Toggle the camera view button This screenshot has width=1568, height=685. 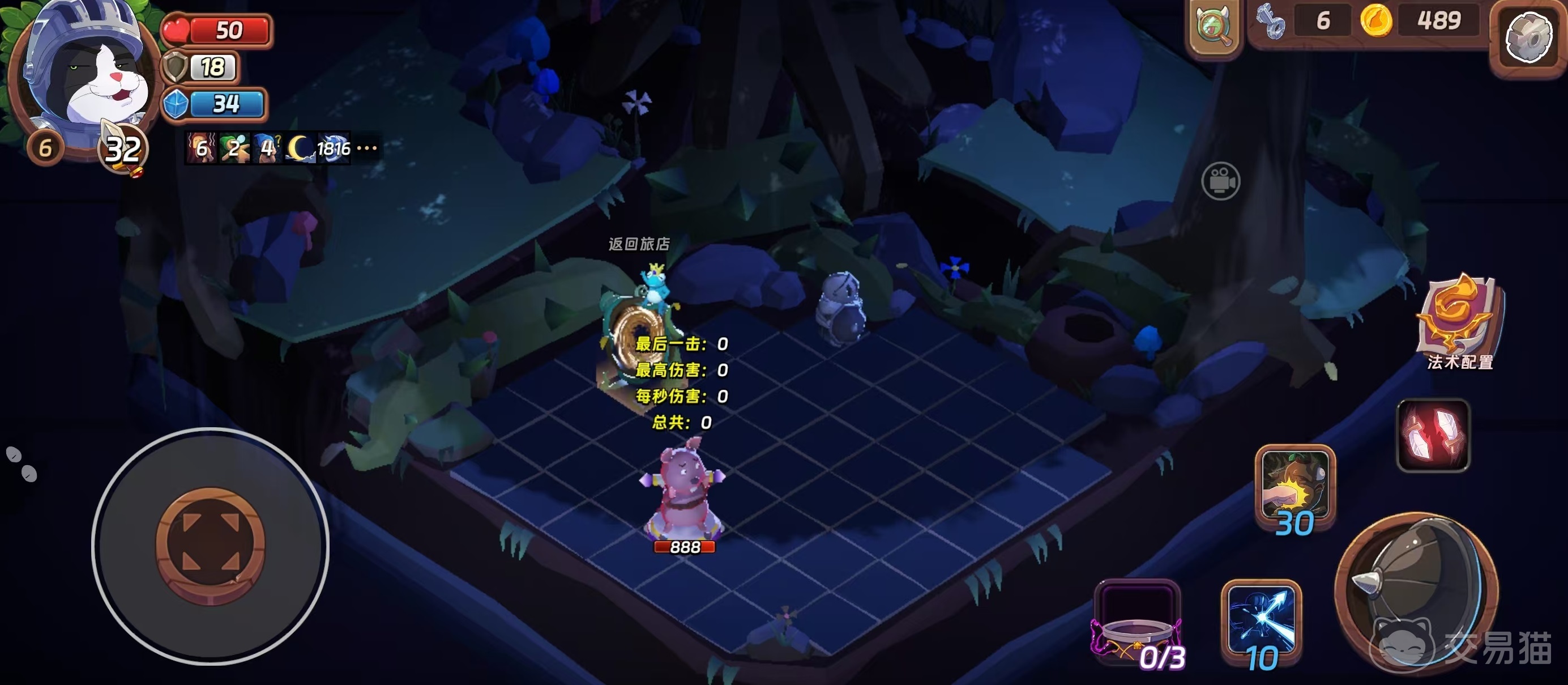1220,181
